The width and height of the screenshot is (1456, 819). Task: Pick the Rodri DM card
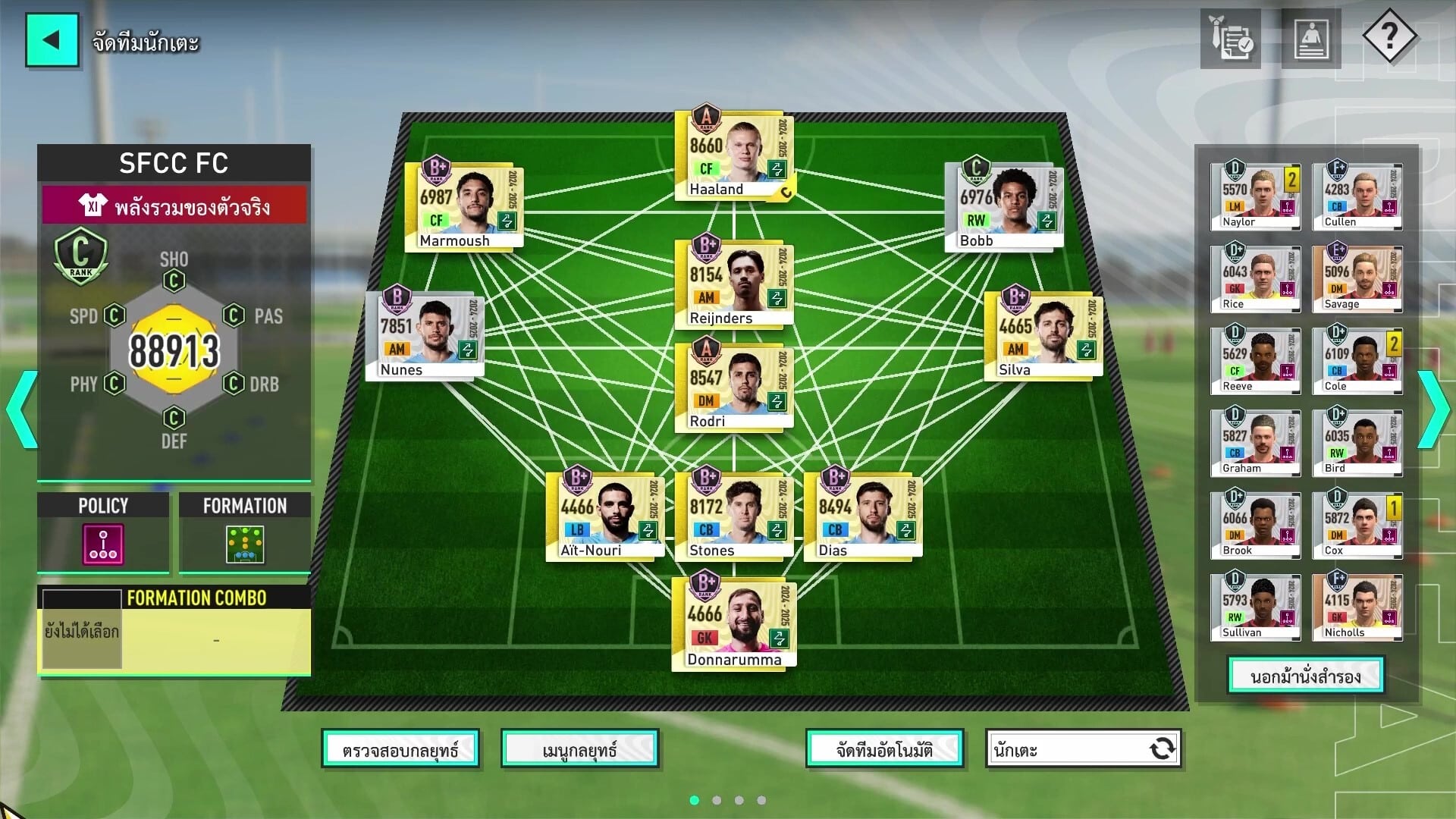(x=733, y=387)
